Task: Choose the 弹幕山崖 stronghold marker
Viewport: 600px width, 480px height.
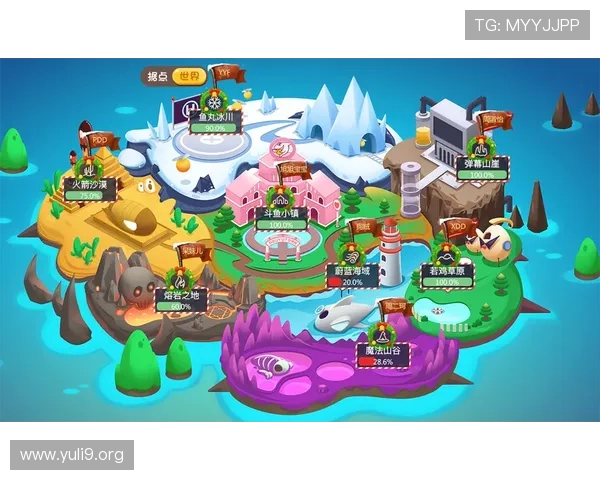Action: tap(481, 162)
